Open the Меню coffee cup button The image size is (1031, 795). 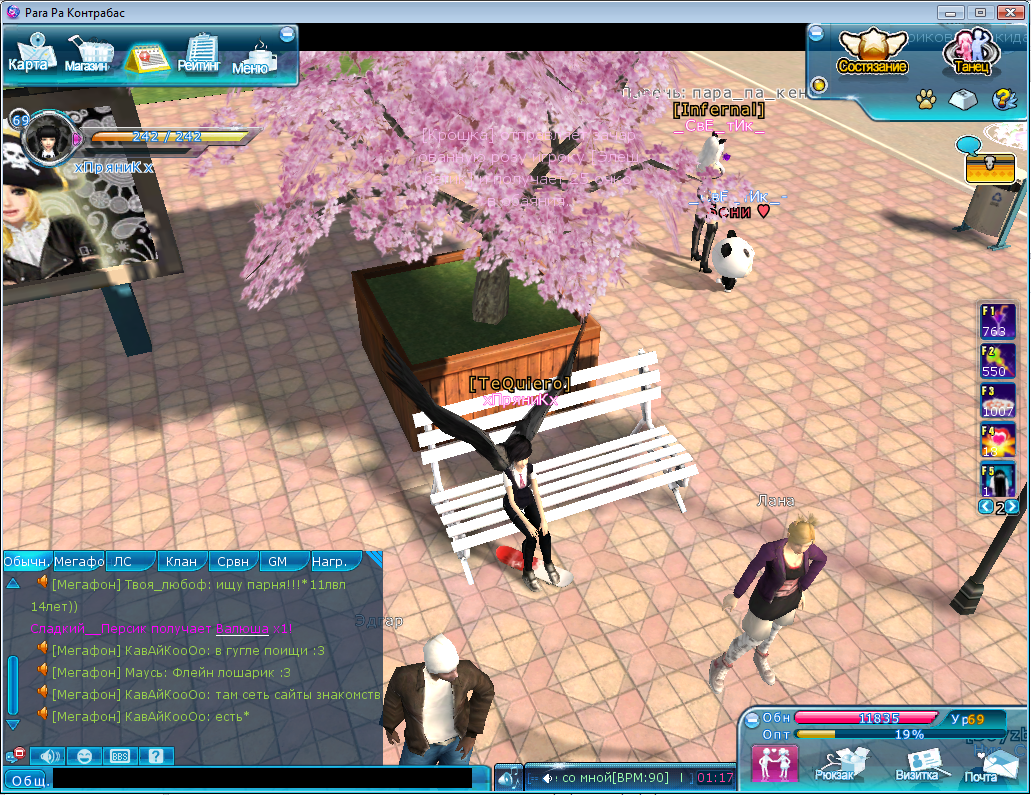[252, 58]
